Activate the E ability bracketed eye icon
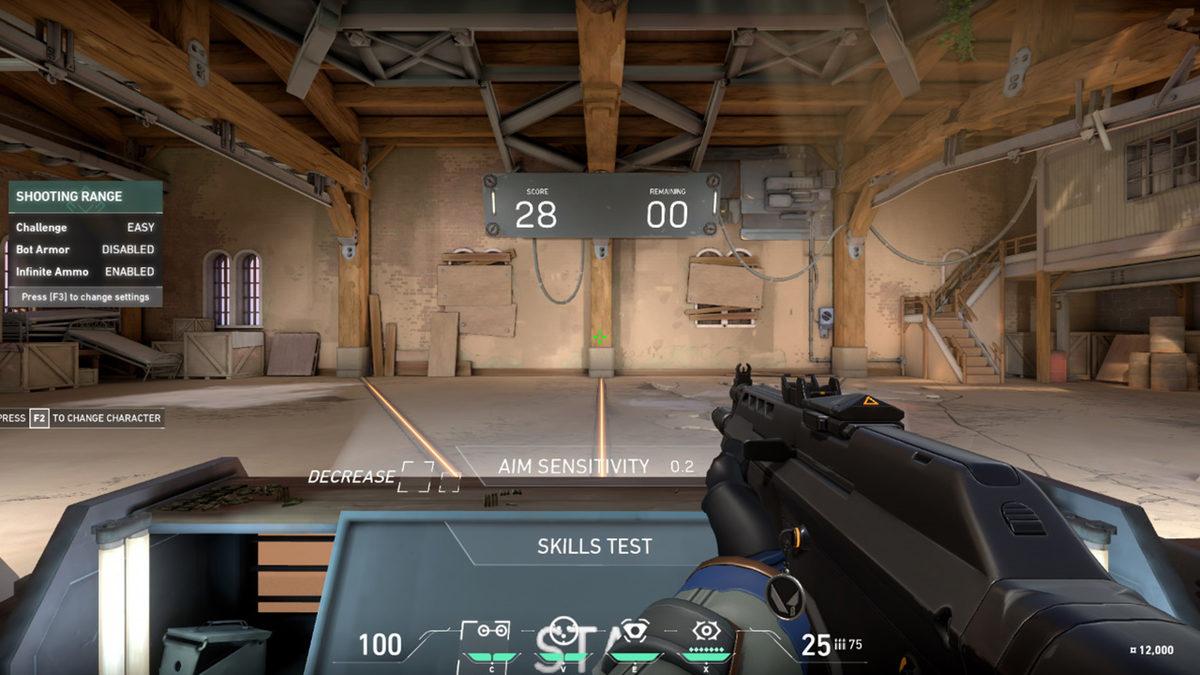Screen dimensions: 1200x675 pos(636,632)
